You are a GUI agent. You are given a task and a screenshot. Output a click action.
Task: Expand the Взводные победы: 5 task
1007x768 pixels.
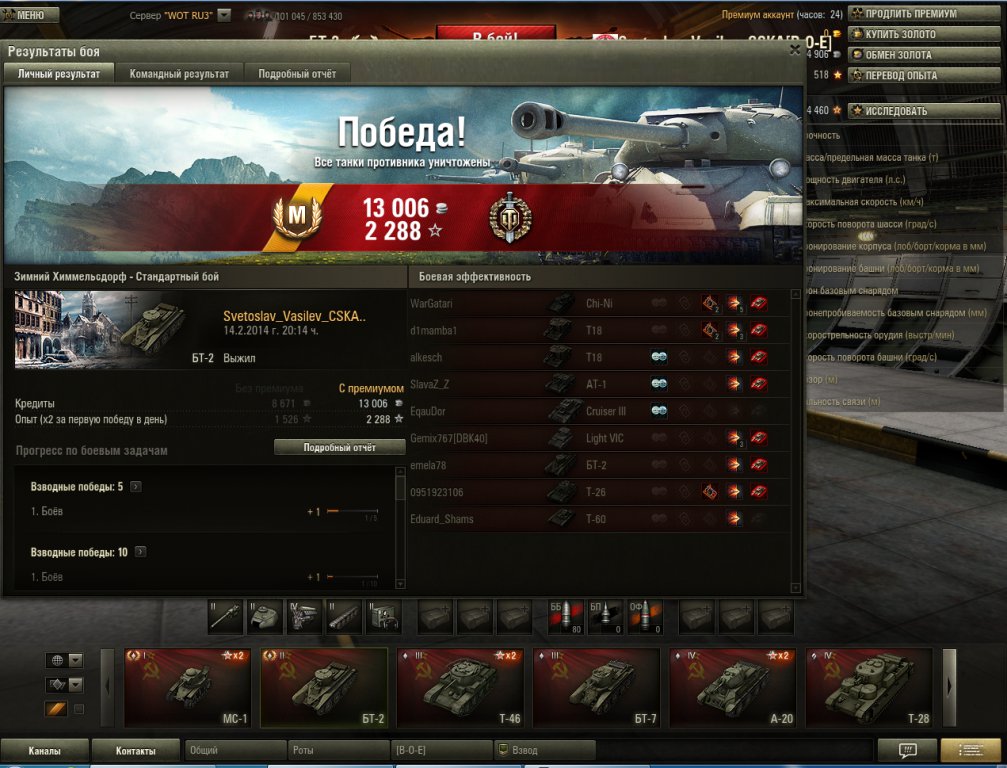pyautogui.click(x=136, y=487)
